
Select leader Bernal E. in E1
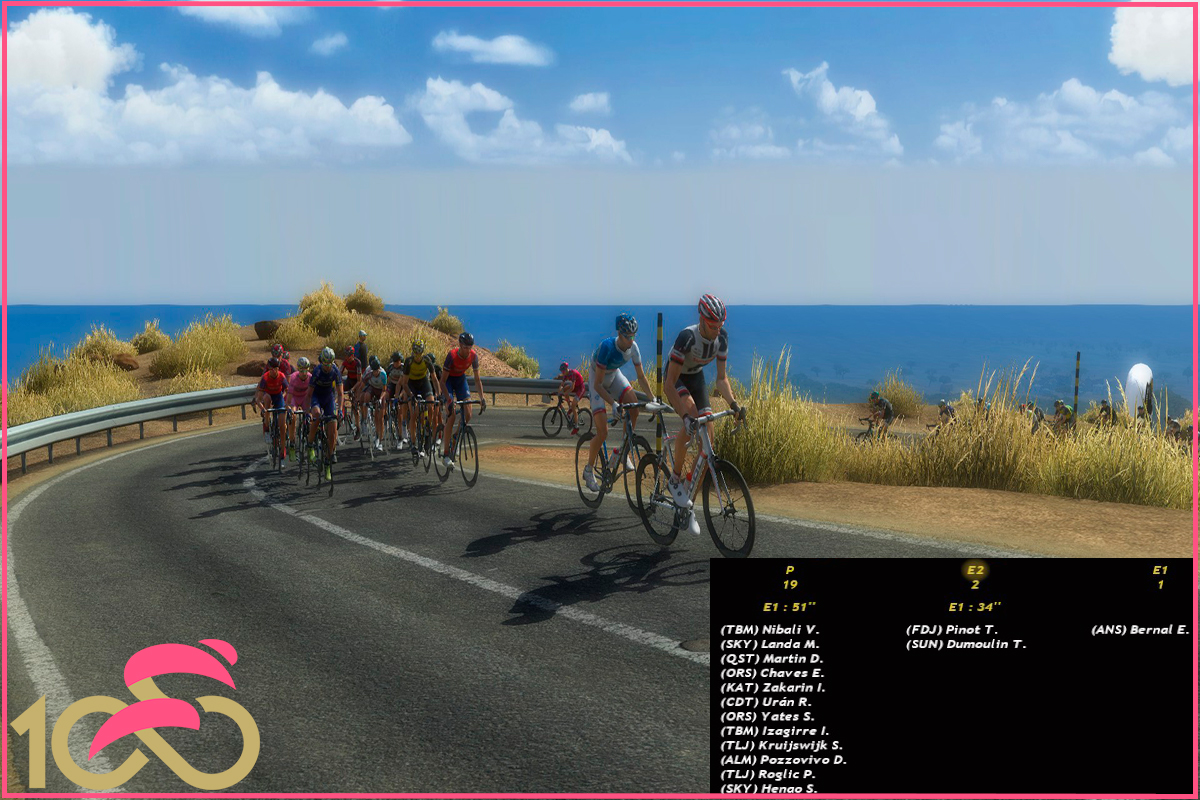pyautogui.click(x=1140, y=630)
